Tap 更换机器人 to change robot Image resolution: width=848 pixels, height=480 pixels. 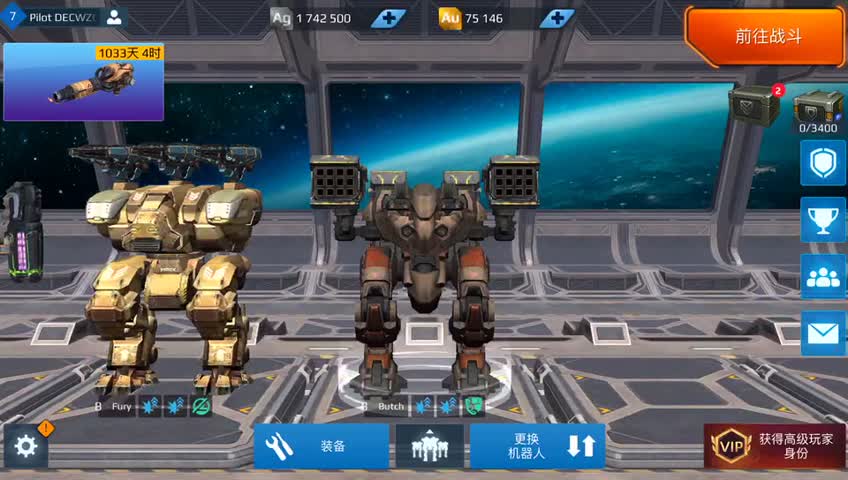[538, 446]
